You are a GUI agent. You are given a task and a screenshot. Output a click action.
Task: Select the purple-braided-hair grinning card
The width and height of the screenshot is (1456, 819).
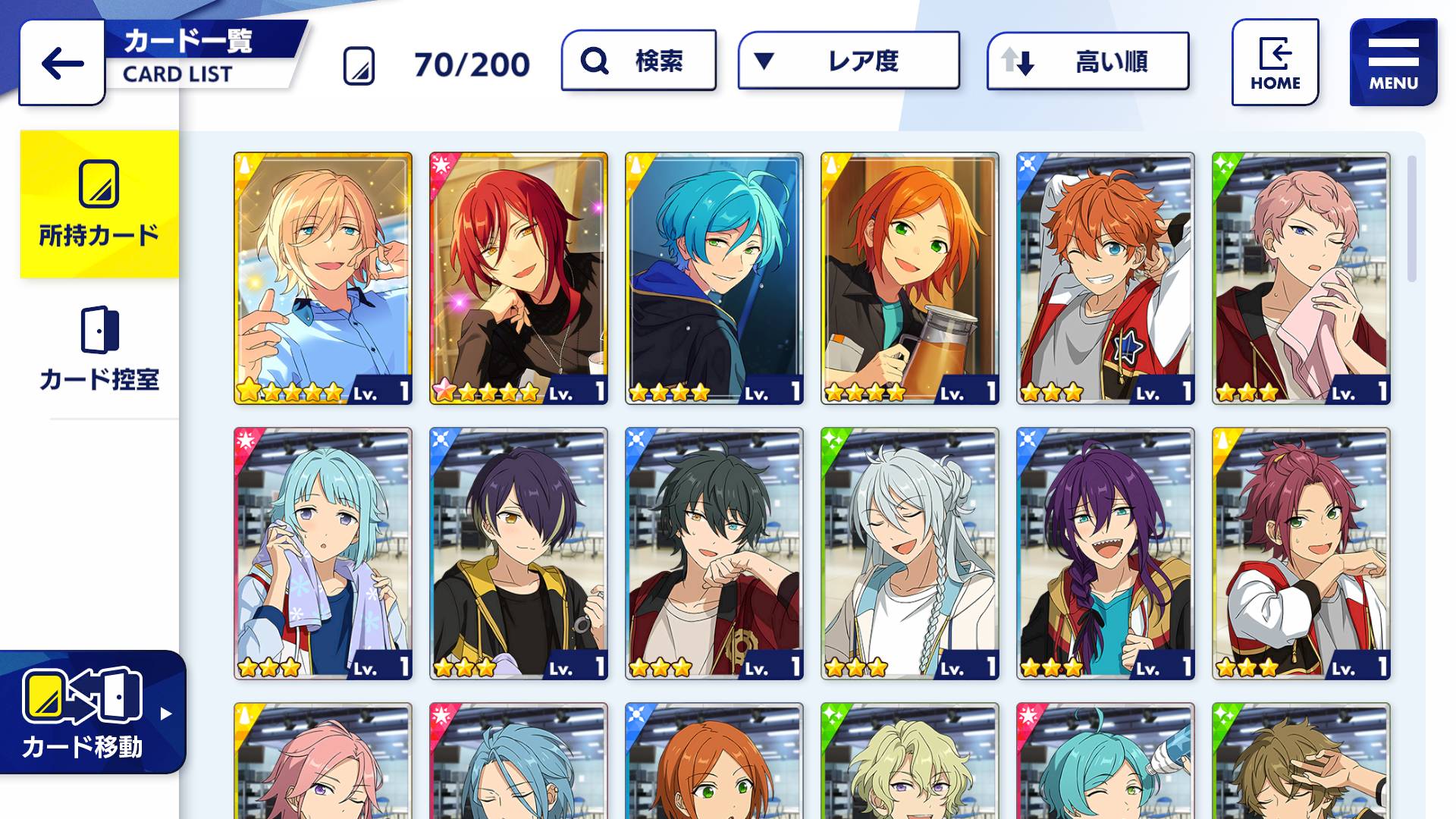(x=1106, y=554)
